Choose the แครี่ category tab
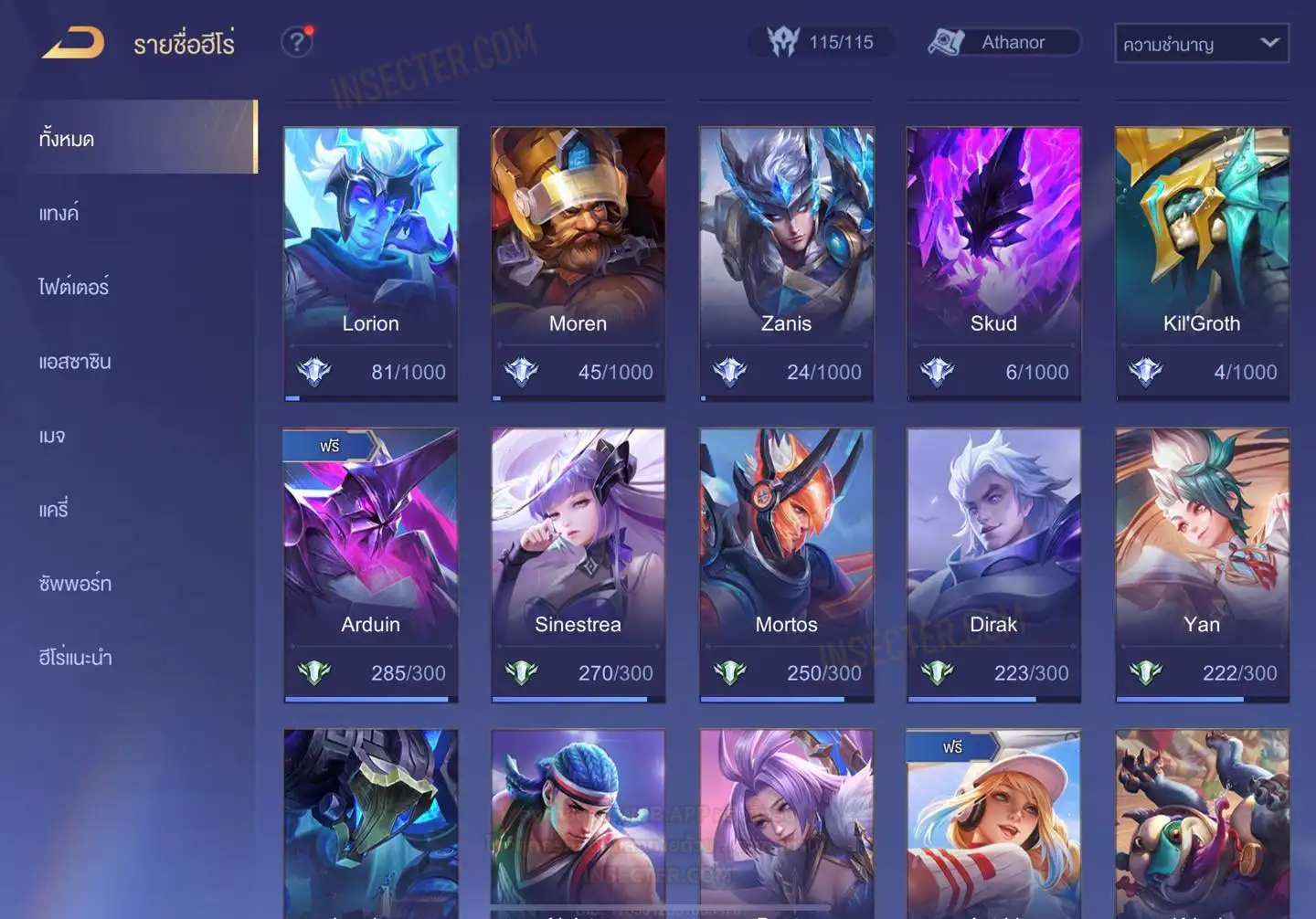 point(54,510)
